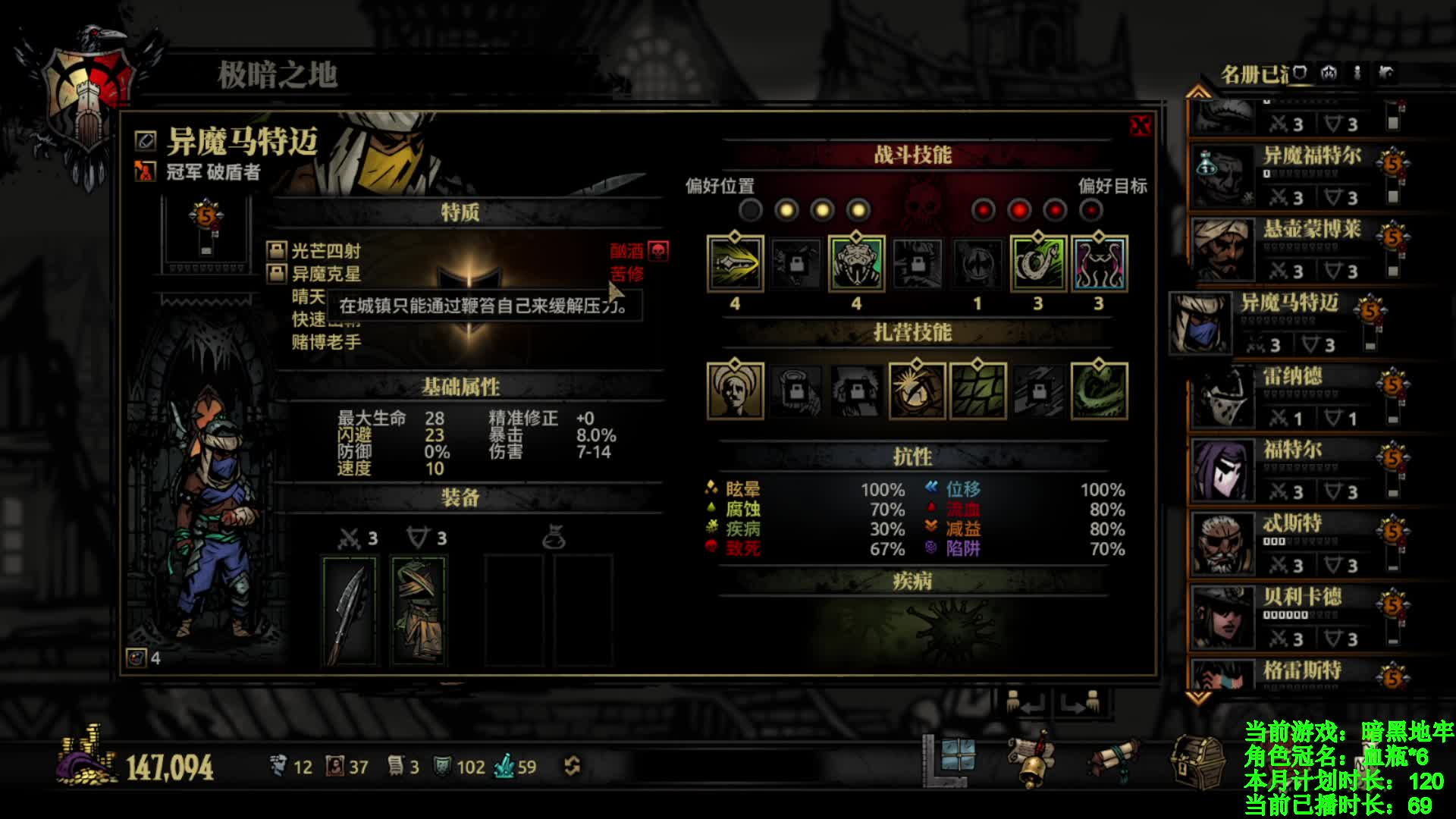Screen dimensions: 1456x819
Task: Click the equipped spear weapon slot
Action: [x=349, y=610]
